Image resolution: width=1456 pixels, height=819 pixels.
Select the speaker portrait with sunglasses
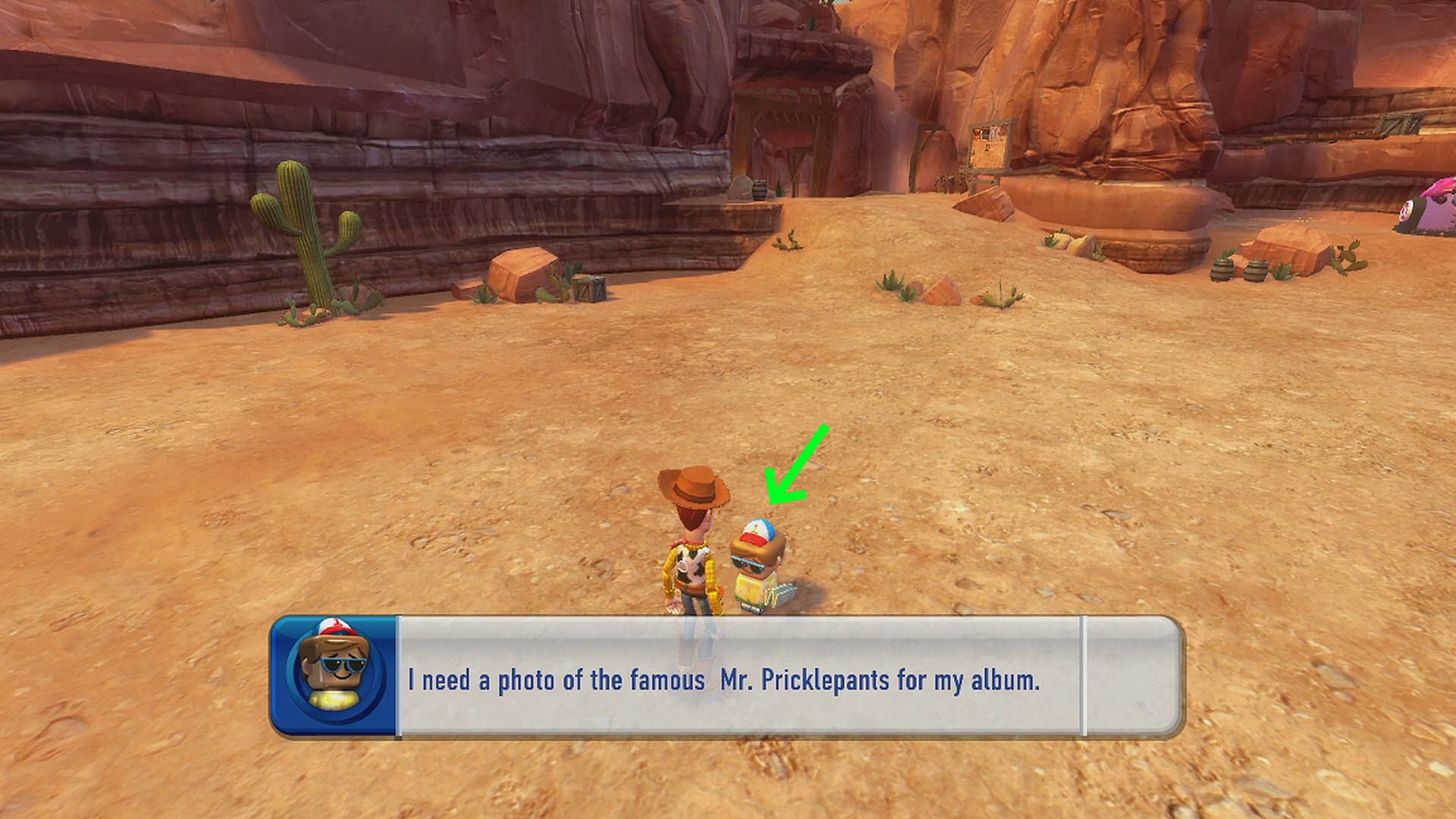(334, 674)
